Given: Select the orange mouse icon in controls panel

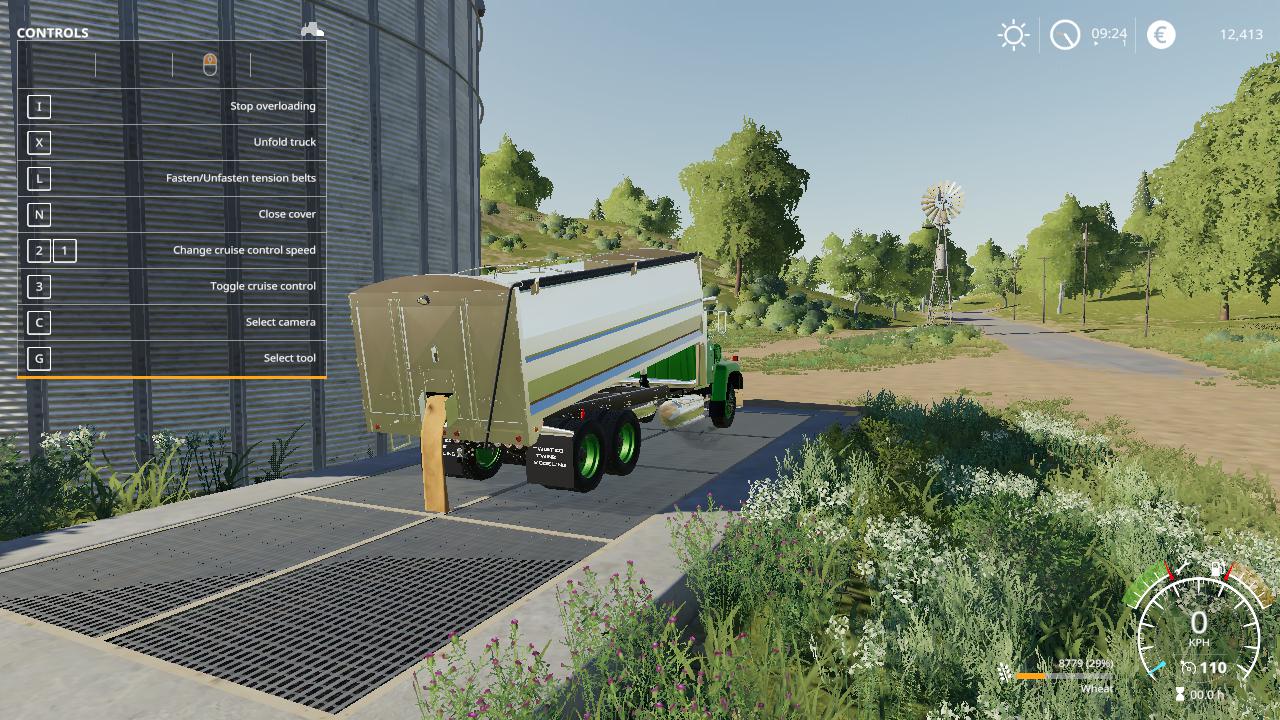Looking at the screenshot, I should click(210, 65).
